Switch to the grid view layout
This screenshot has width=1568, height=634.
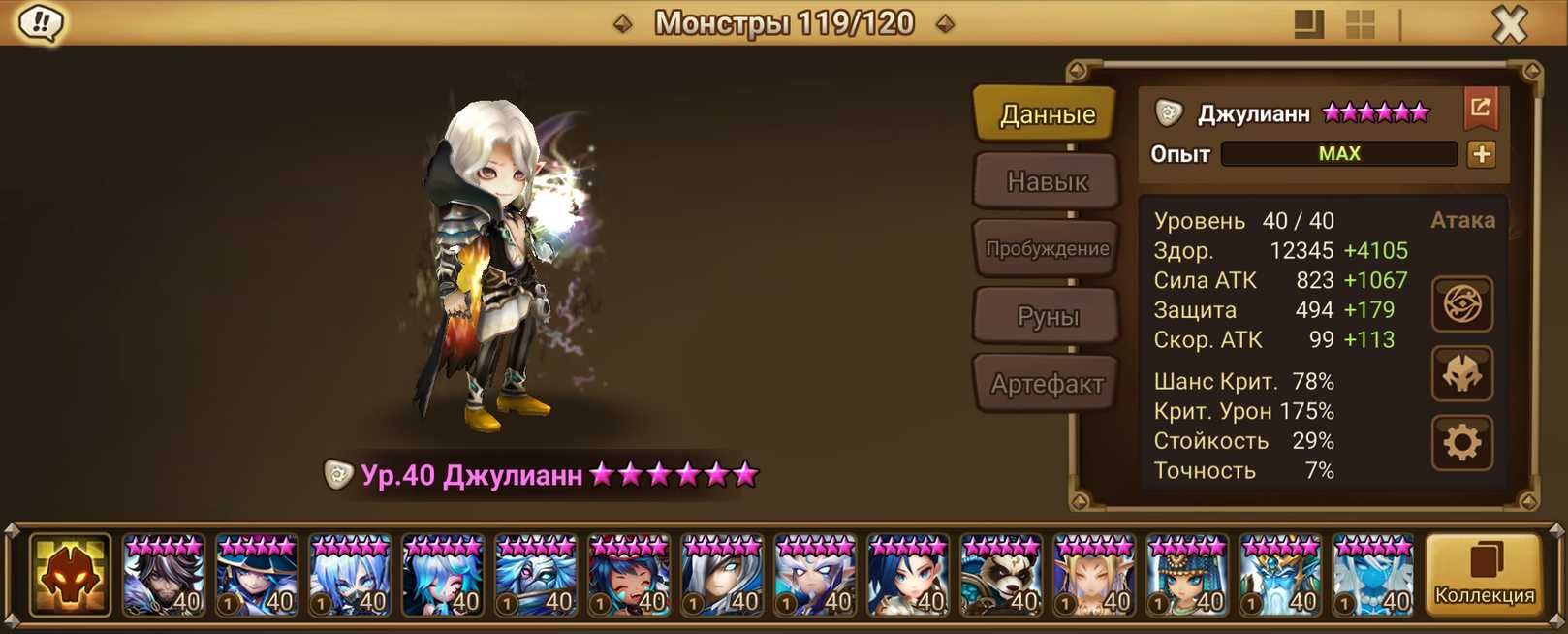(x=1360, y=24)
